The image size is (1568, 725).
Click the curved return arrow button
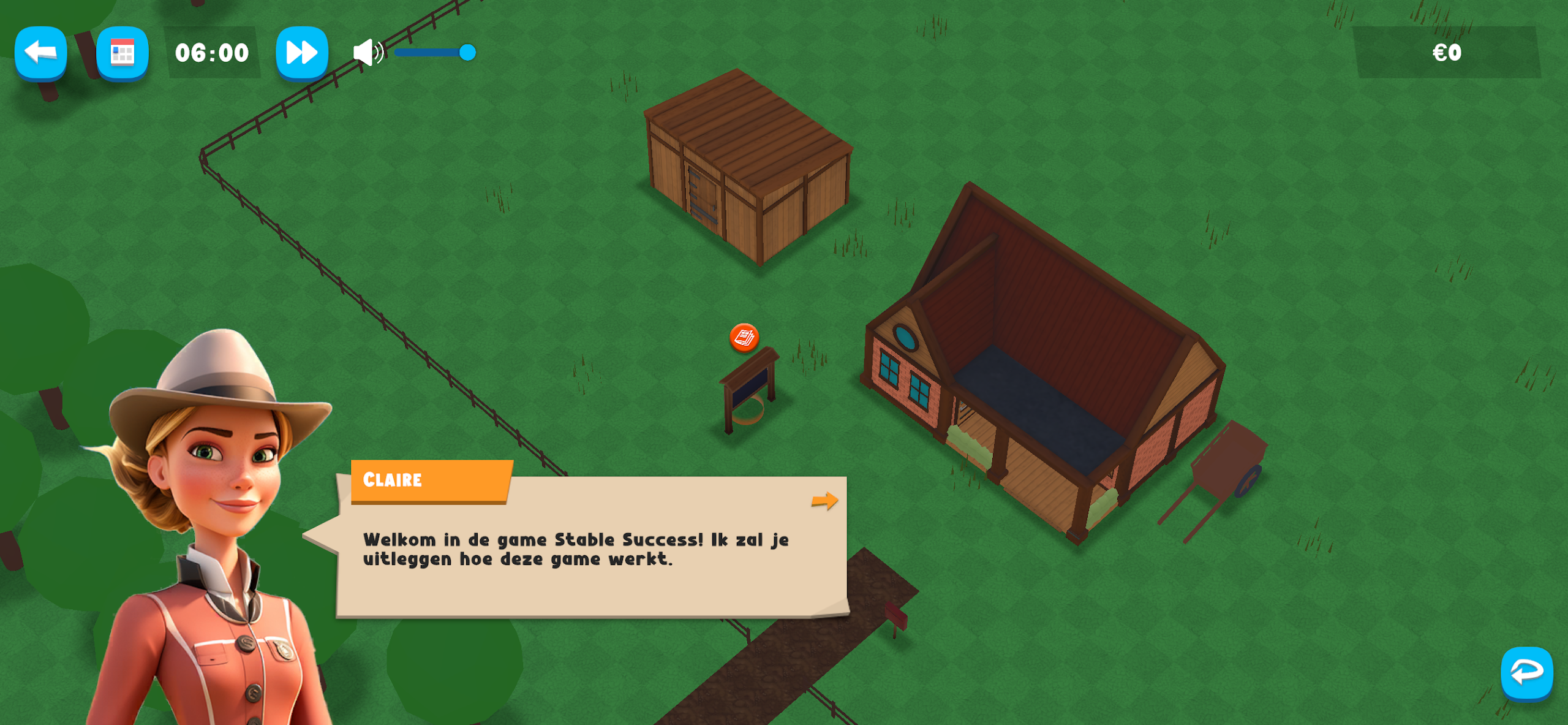click(1526, 673)
